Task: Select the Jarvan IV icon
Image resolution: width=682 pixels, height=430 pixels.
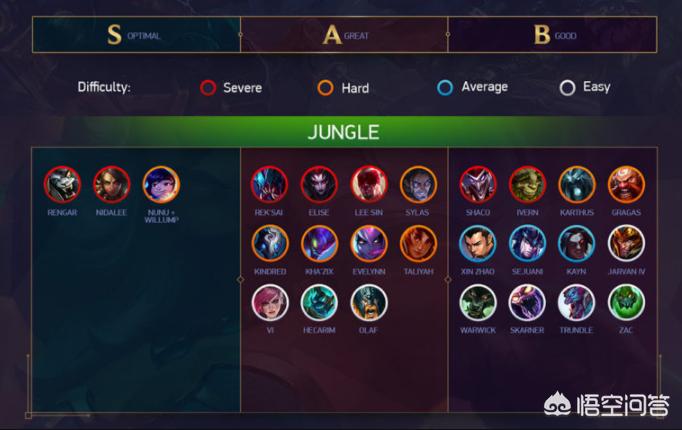Action: click(626, 243)
